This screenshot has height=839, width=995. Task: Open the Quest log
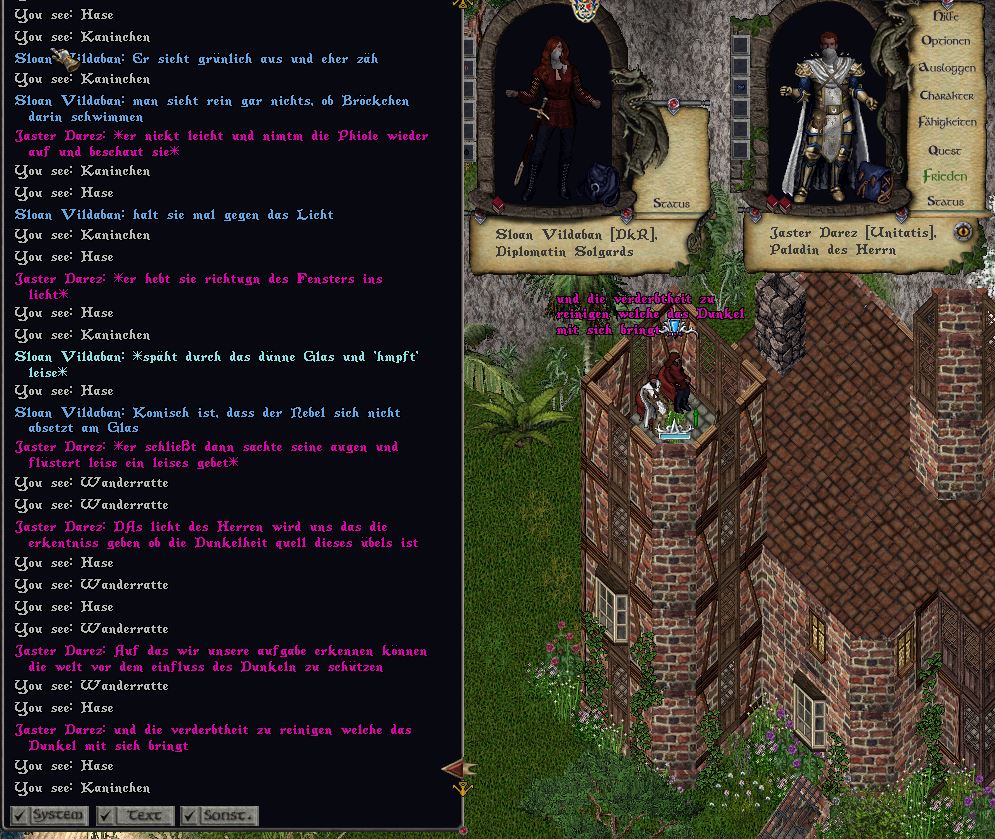945,150
